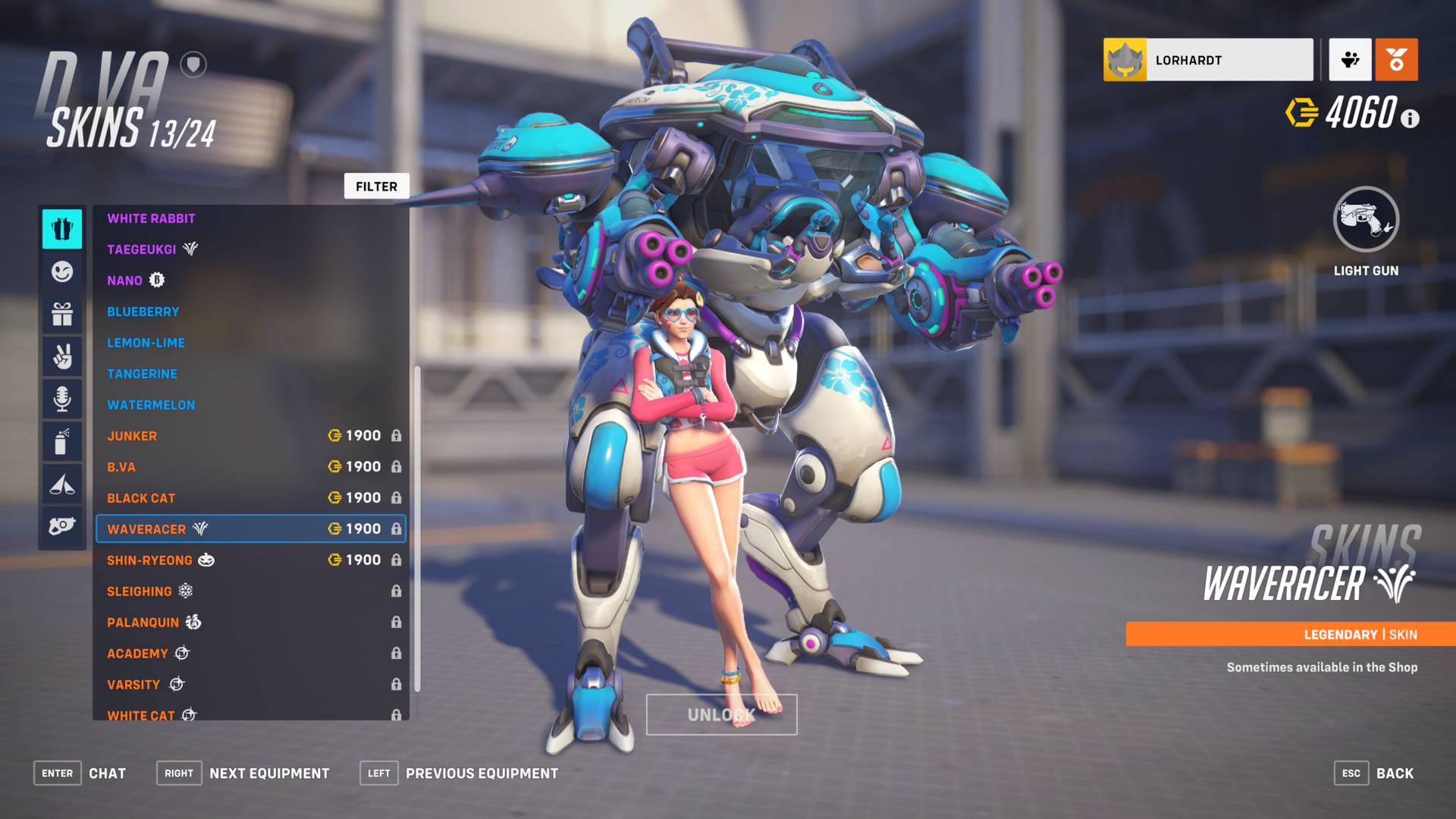The image size is (1456, 819).
Task: Click the BACK button
Action: click(1395, 773)
